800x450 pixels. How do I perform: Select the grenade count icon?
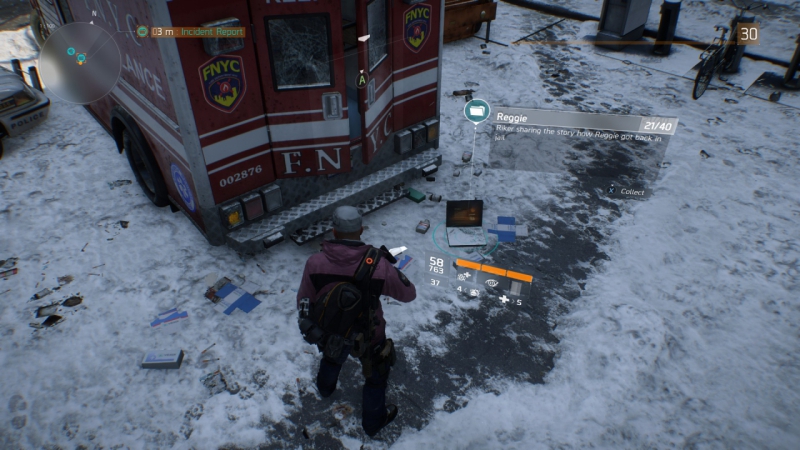click(x=474, y=292)
